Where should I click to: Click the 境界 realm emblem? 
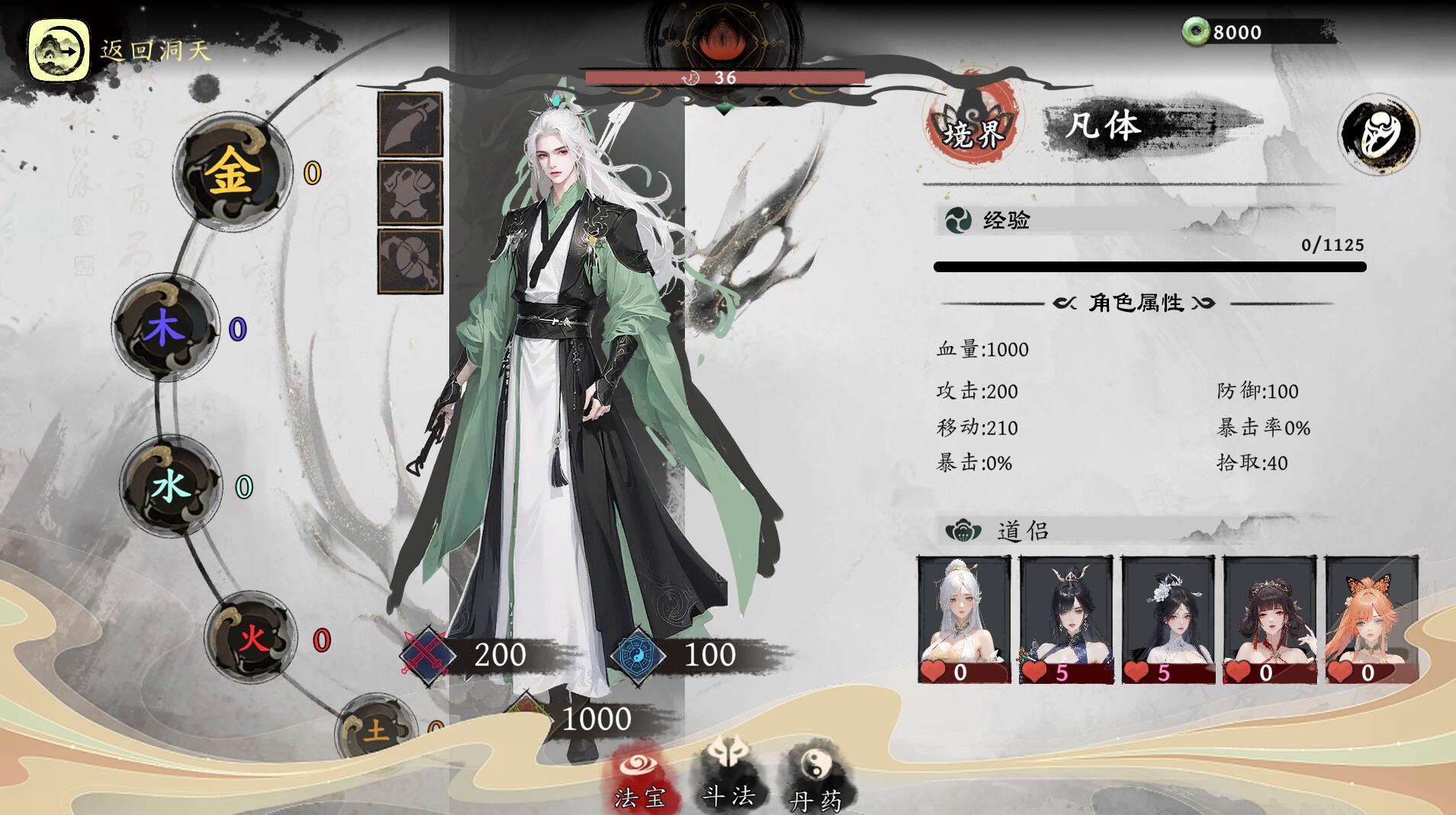tap(972, 130)
